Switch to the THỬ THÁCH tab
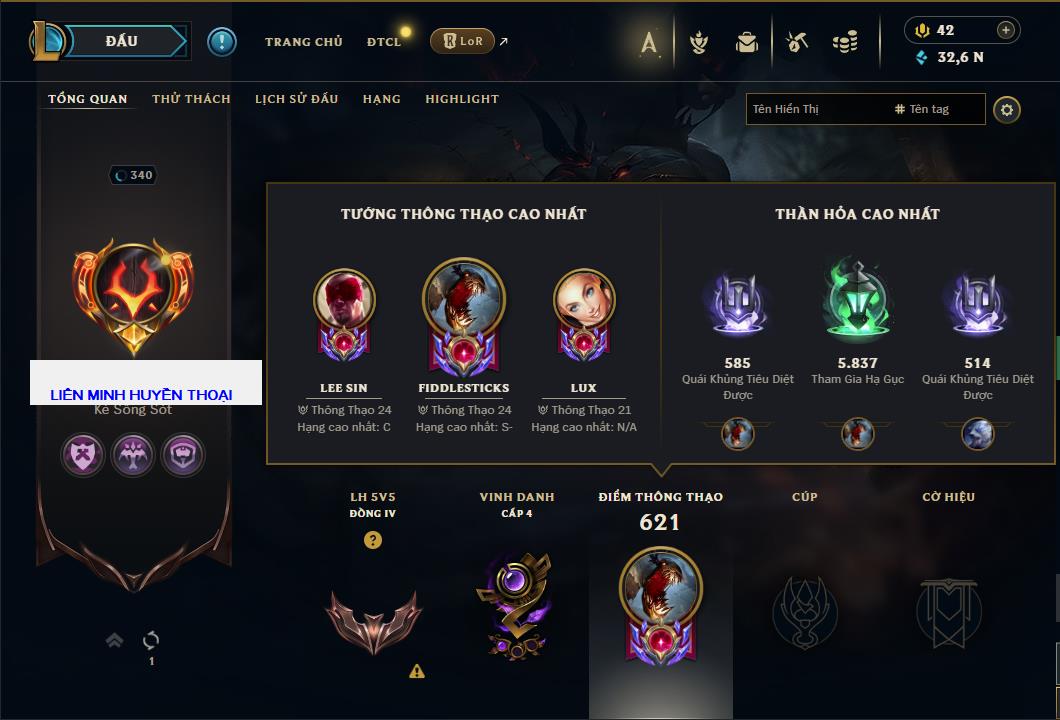Image resolution: width=1060 pixels, height=720 pixels. (191, 99)
